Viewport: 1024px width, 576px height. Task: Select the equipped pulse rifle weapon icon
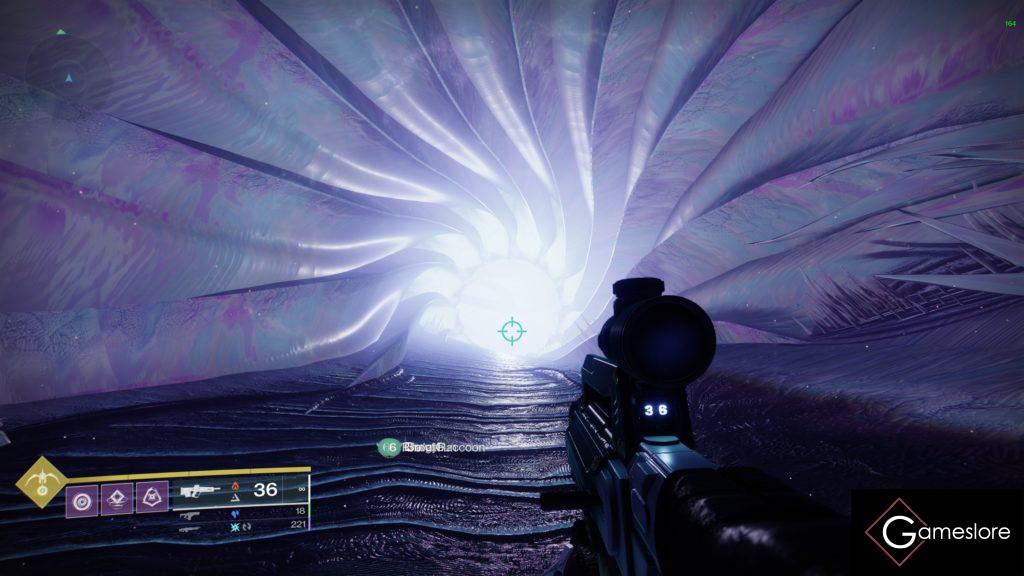point(201,491)
